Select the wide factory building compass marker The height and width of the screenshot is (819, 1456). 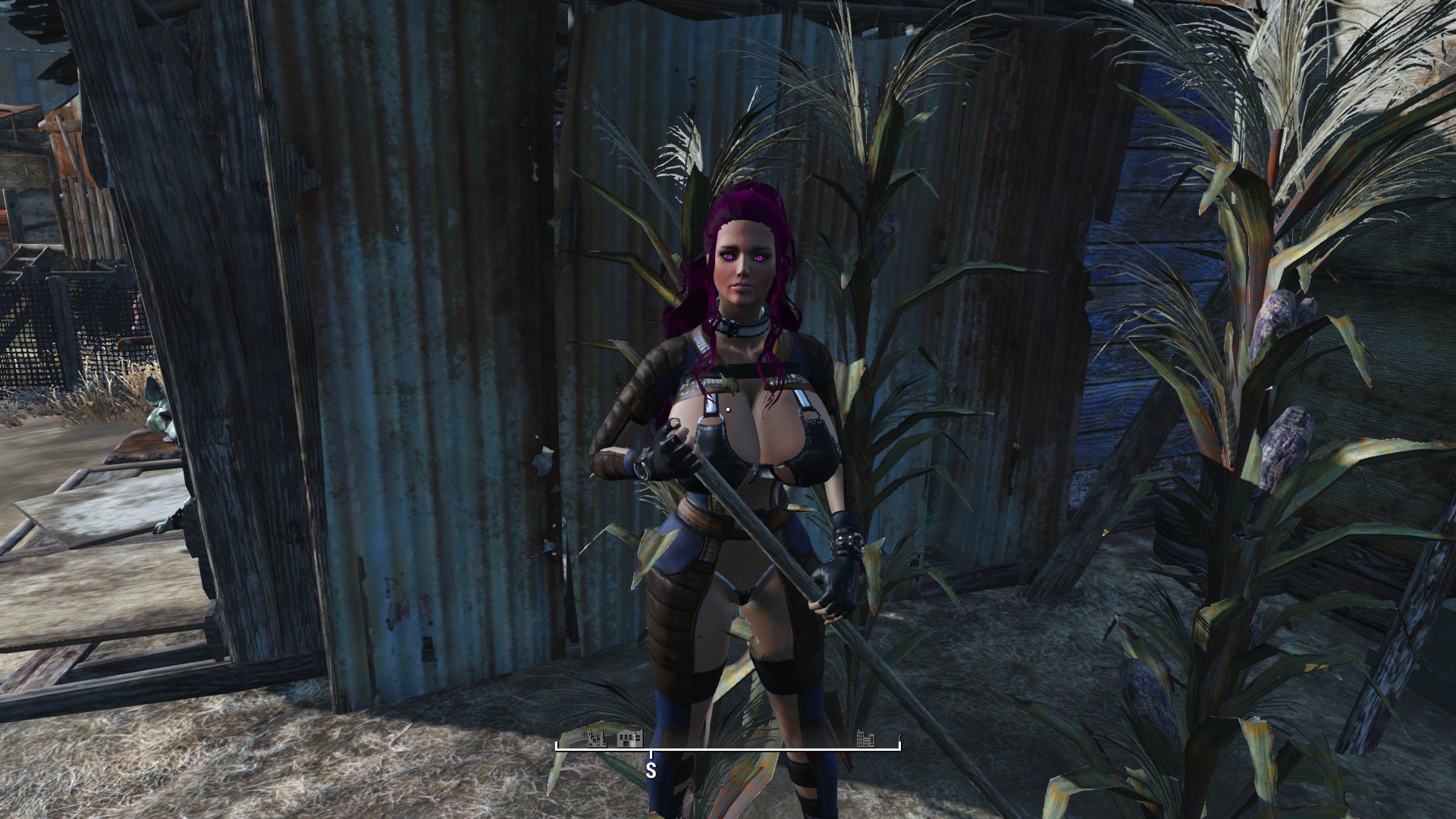tap(630, 738)
